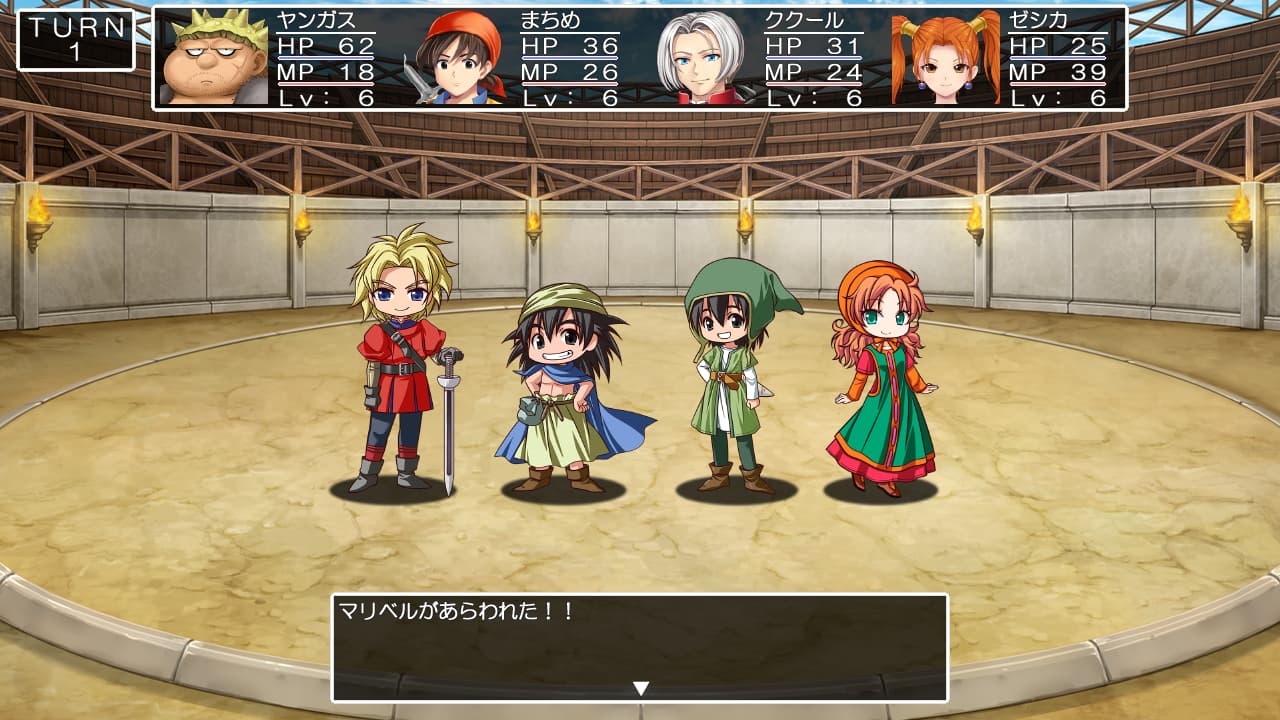1280x720 pixels.
Task: Click ゼシカ's portrait at top right
Action: (944, 57)
